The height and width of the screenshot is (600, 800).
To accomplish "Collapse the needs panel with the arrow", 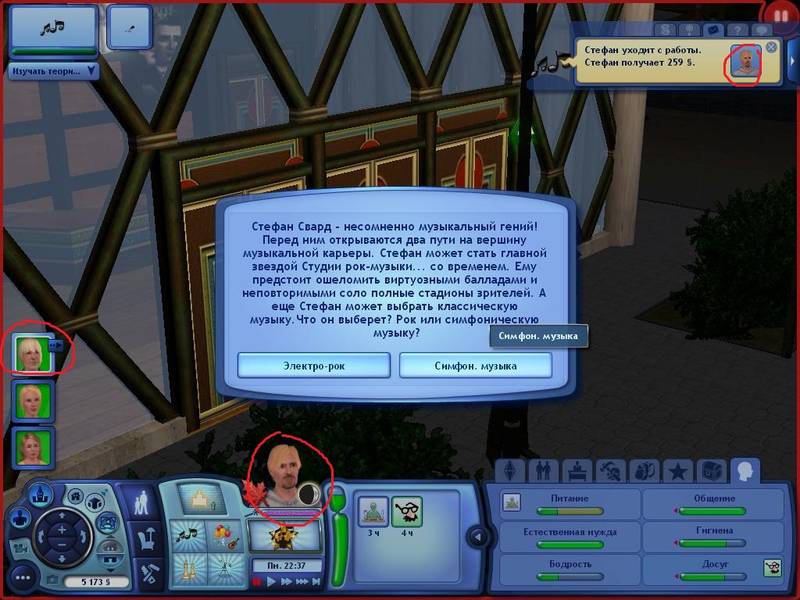I will tap(478, 538).
